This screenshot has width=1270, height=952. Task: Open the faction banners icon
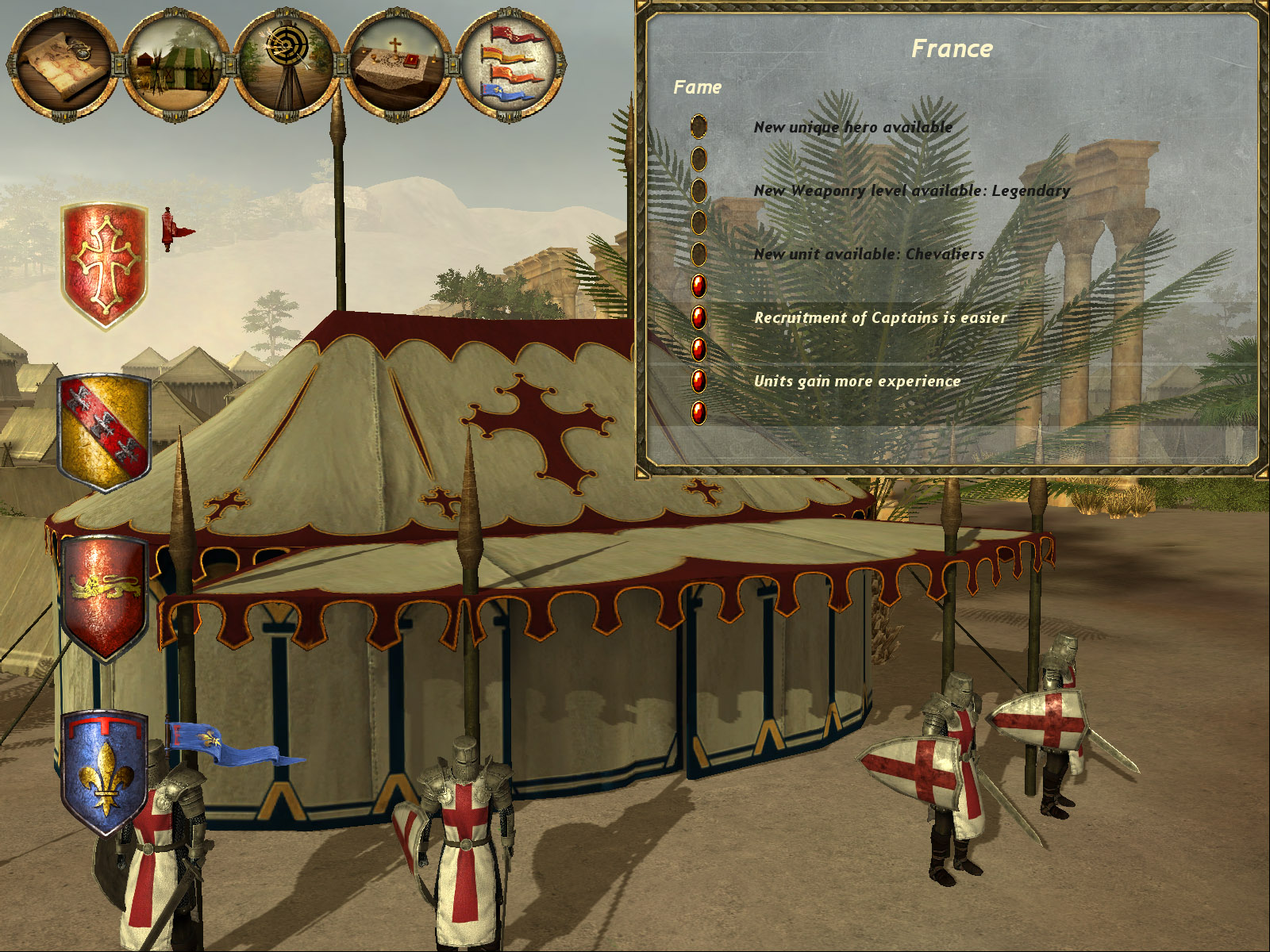point(506,63)
